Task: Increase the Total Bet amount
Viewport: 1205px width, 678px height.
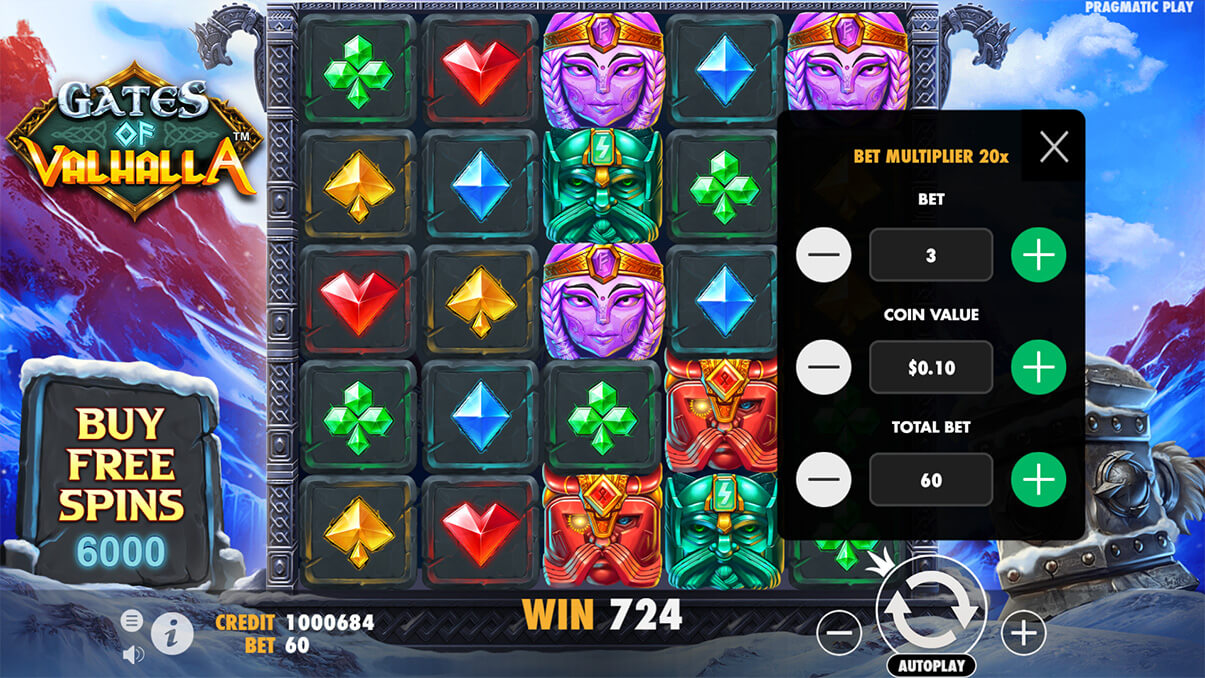Action: (x=1038, y=480)
